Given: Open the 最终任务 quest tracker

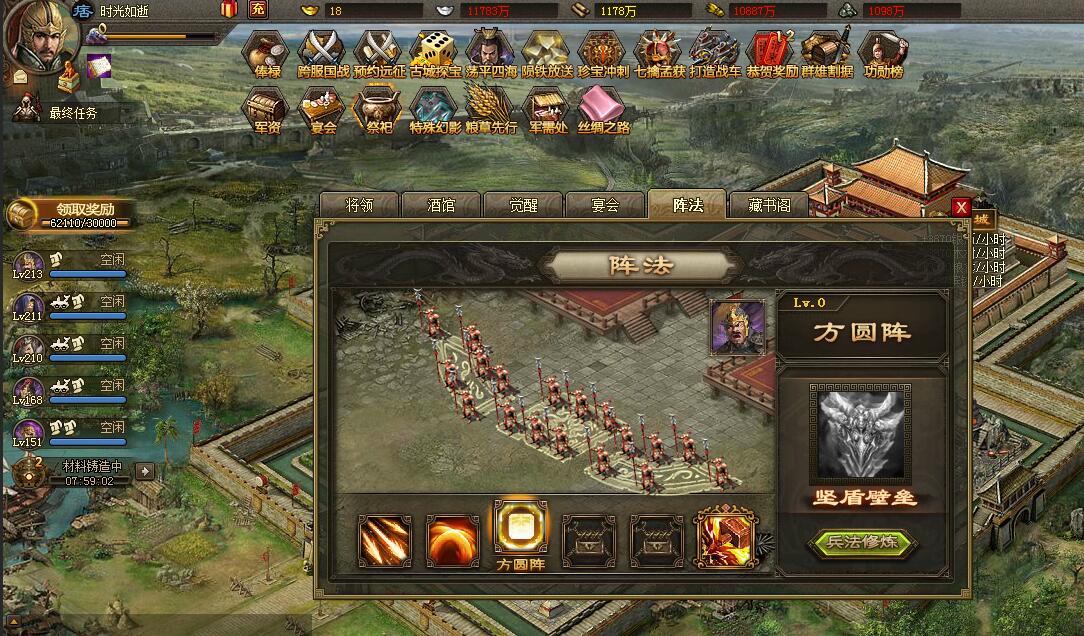Looking at the screenshot, I should pyautogui.click(x=72, y=113).
